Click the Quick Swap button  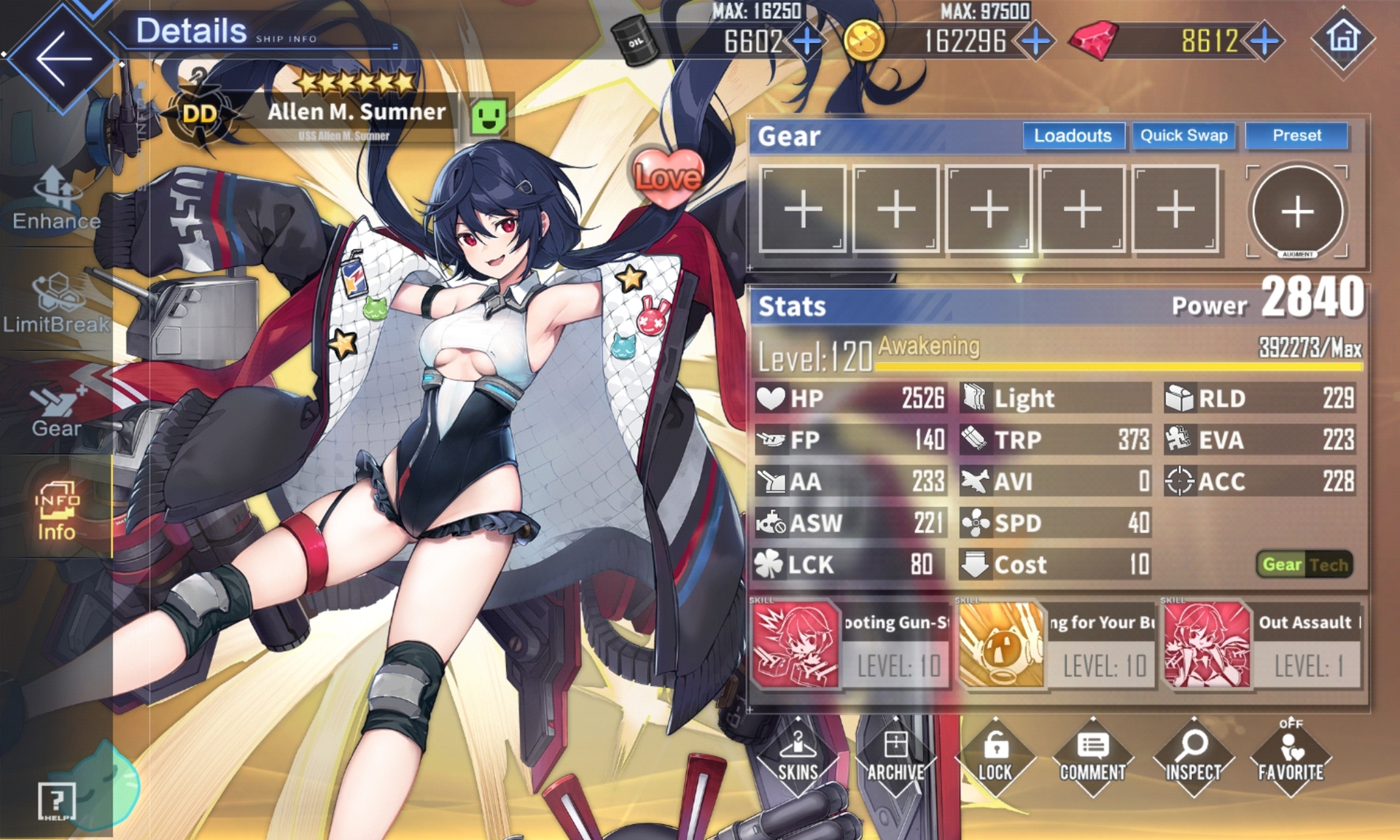click(x=1183, y=136)
